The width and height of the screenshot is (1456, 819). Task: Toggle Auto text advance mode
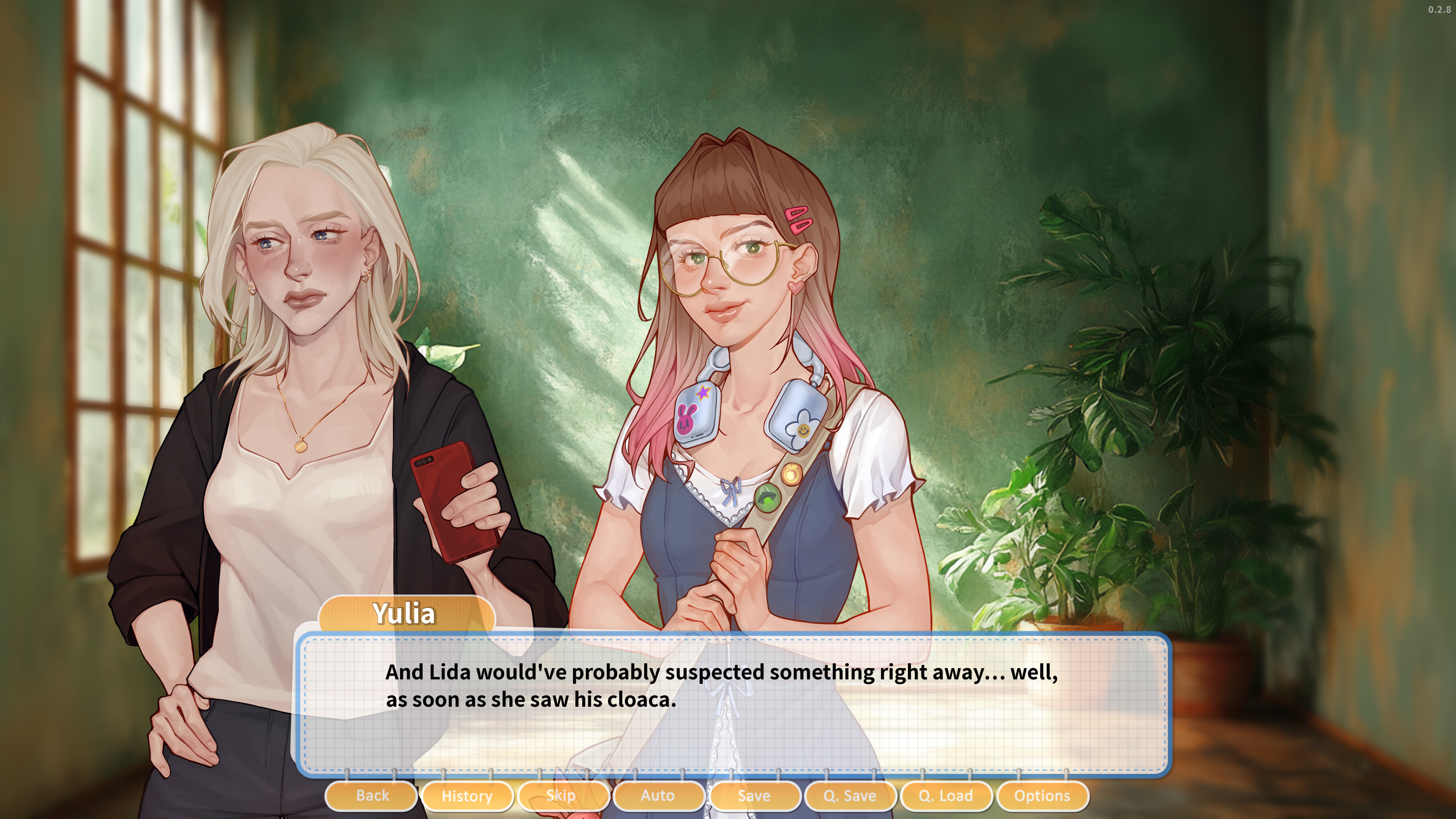(659, 795)
